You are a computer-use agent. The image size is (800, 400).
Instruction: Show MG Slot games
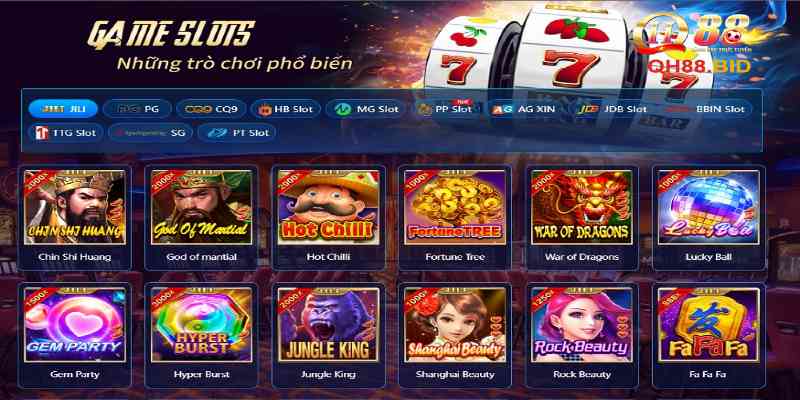tap(366, 108)
